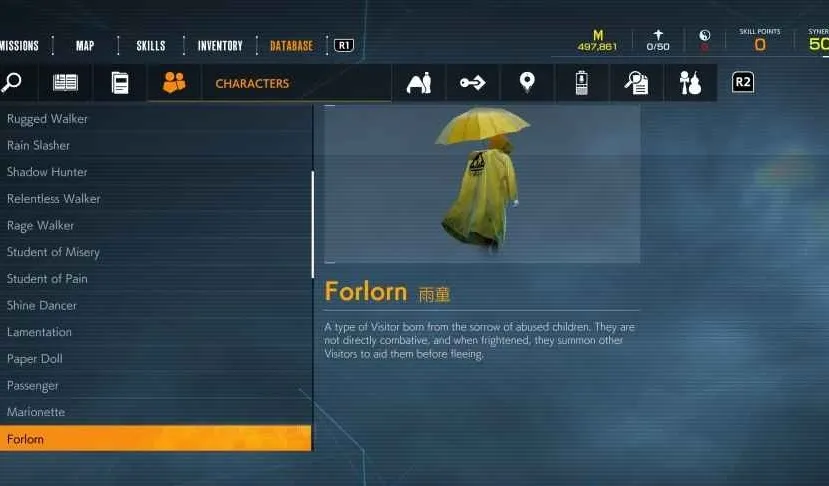
Task: Go to the Skills tab
Action: tap(151, 45)
